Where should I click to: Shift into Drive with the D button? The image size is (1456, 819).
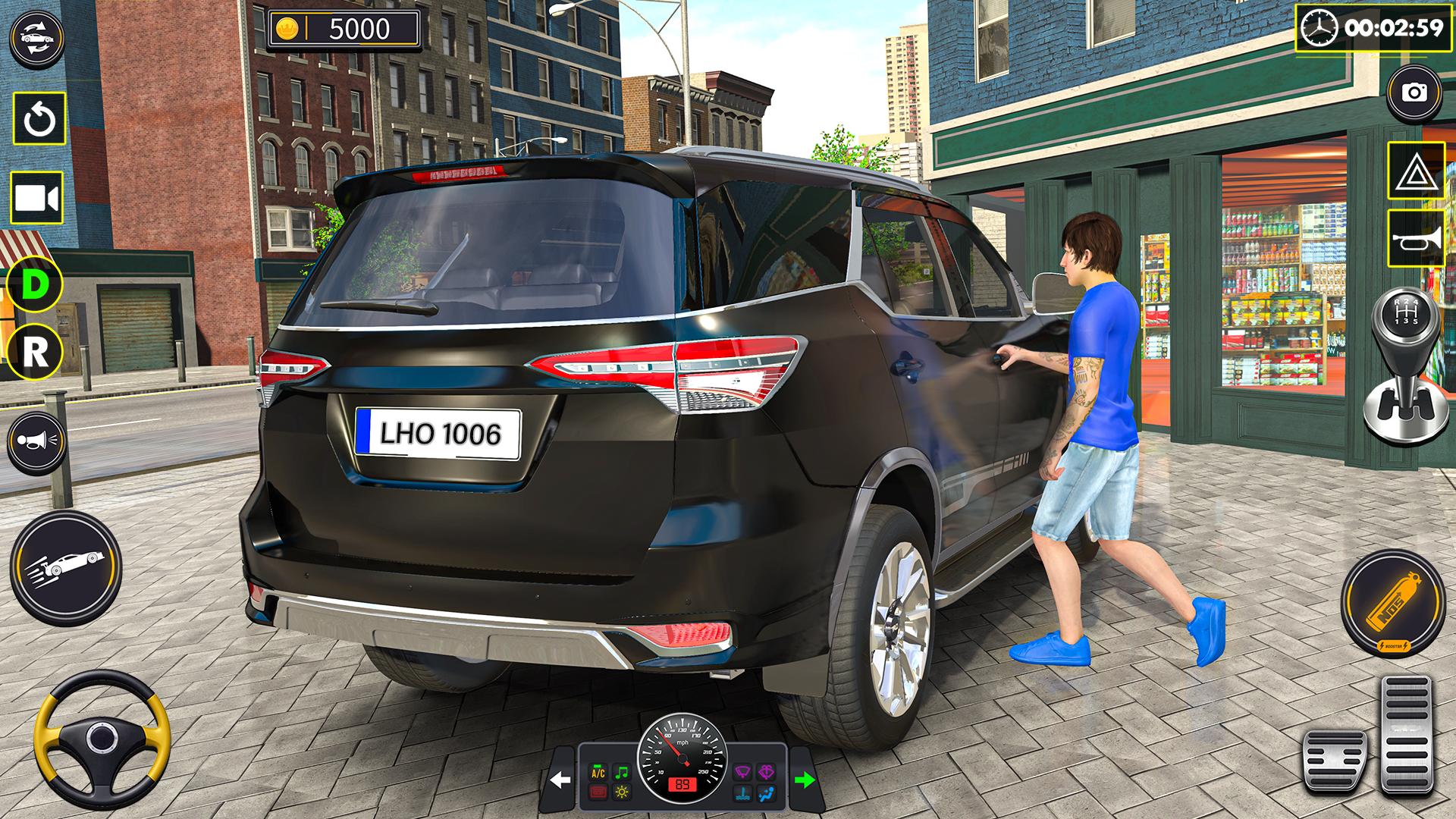click(35, 284)
